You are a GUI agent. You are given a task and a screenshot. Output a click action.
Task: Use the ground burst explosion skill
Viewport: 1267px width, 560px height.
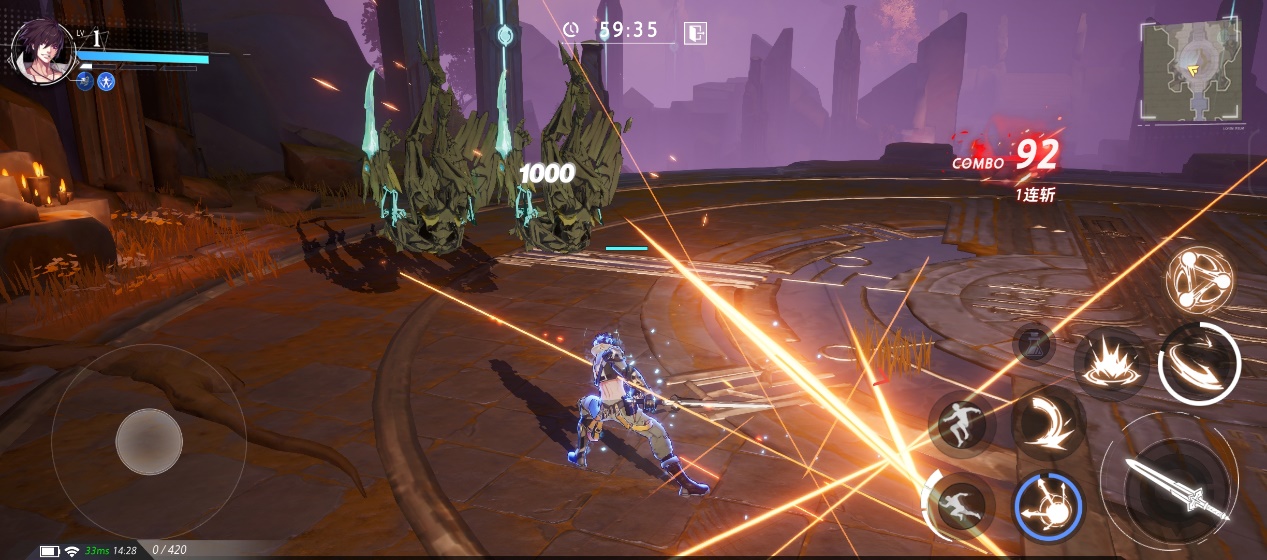pos(1110,362)
